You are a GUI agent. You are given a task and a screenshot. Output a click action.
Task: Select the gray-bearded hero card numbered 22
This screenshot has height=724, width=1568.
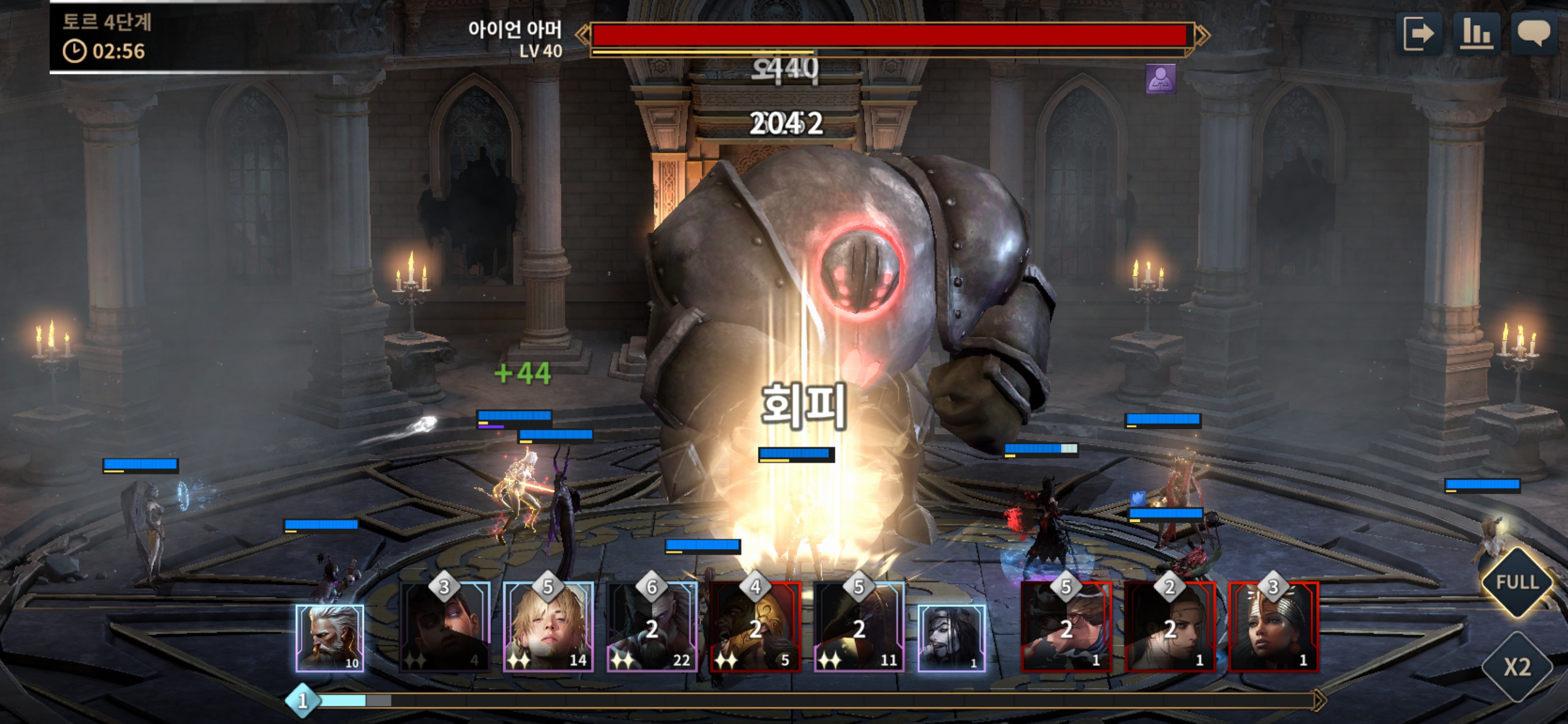tap(652, 627)
